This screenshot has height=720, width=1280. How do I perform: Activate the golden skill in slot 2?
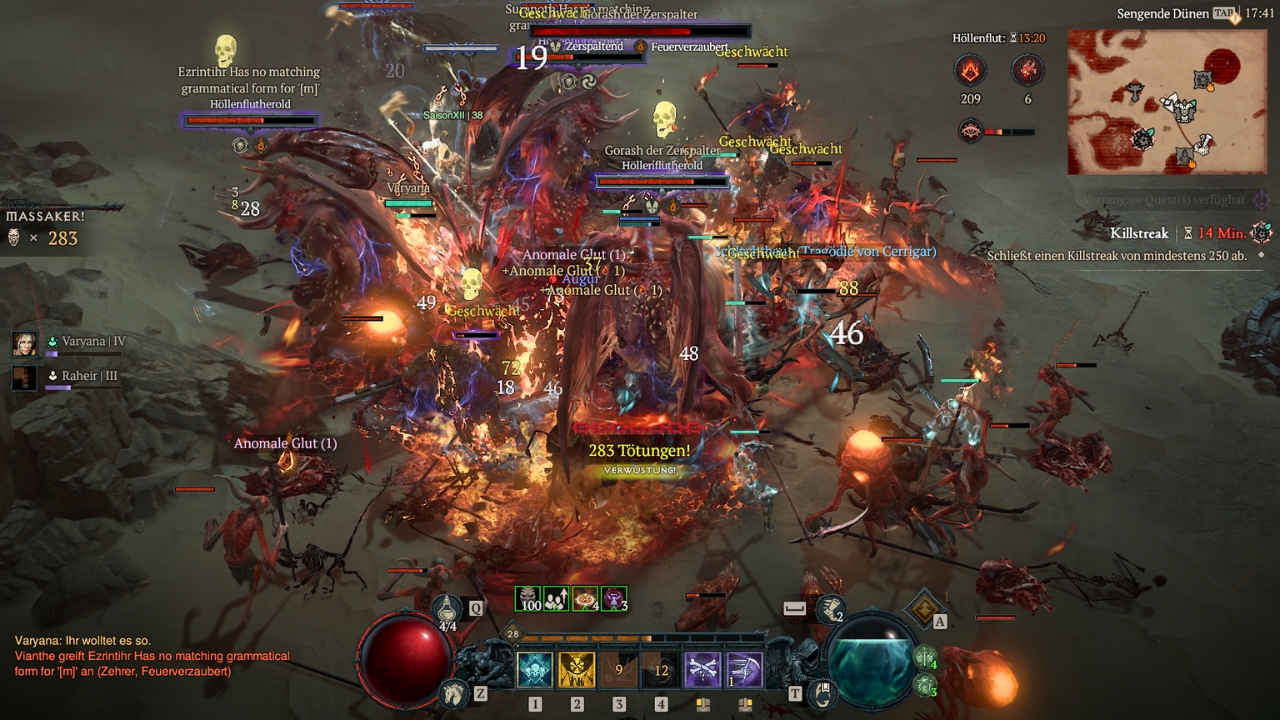[x=577, y=669]
